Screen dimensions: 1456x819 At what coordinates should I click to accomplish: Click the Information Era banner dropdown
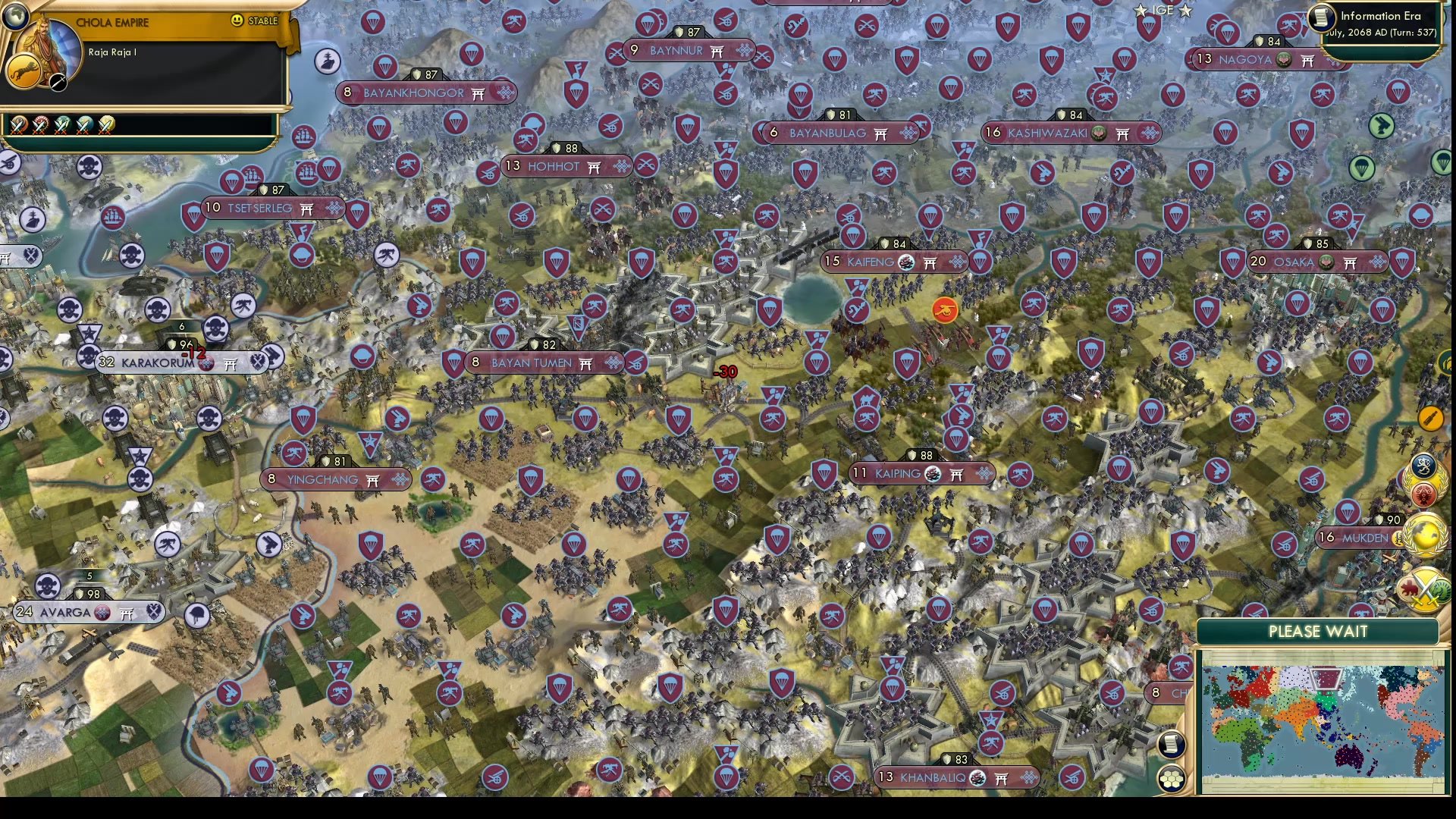click(1382, 15)
